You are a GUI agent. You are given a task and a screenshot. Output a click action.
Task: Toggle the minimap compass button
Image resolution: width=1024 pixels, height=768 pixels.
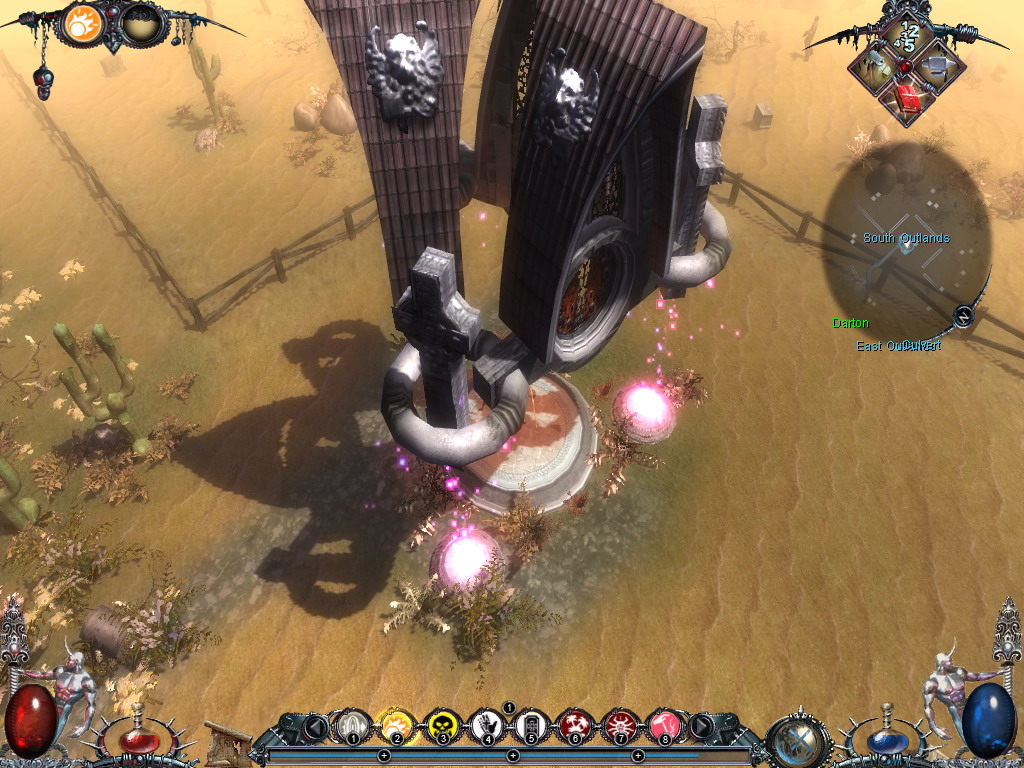coord(962,316)
